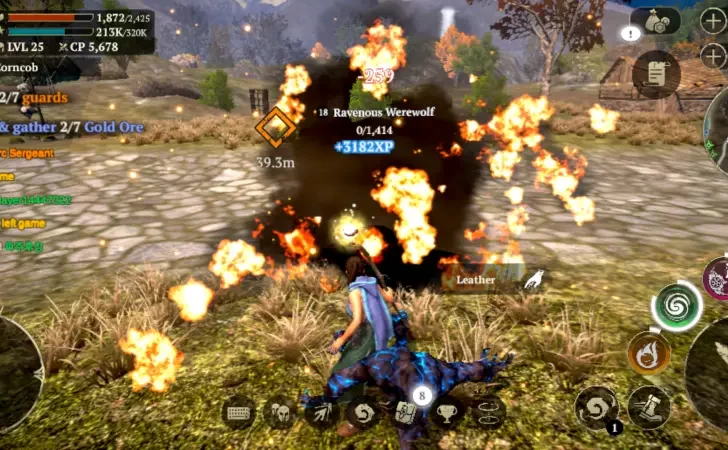Open the circular minimap
The width and height of the screenshot is (728, 450).
(x=716, y=122)
